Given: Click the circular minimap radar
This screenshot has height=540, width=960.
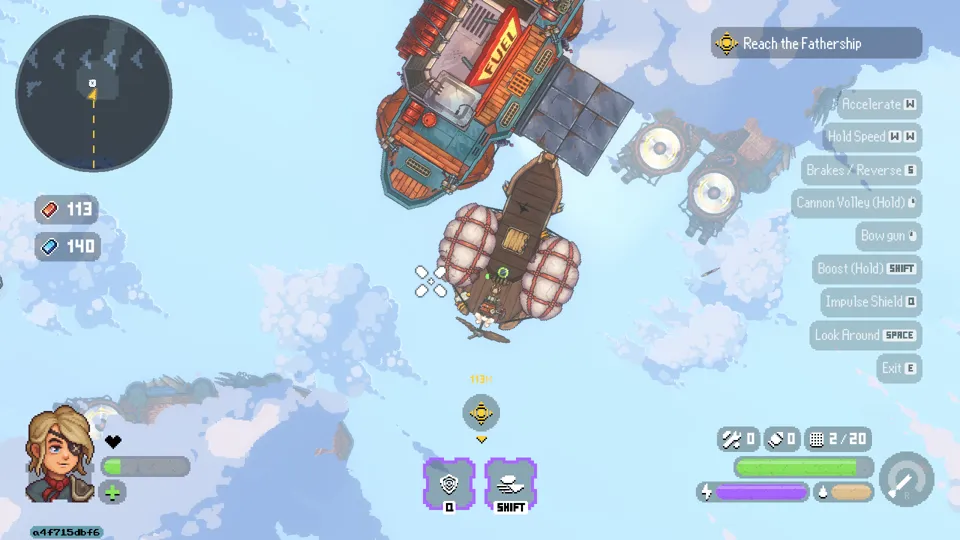Looking at the screenshot, I should coord(93,93).
